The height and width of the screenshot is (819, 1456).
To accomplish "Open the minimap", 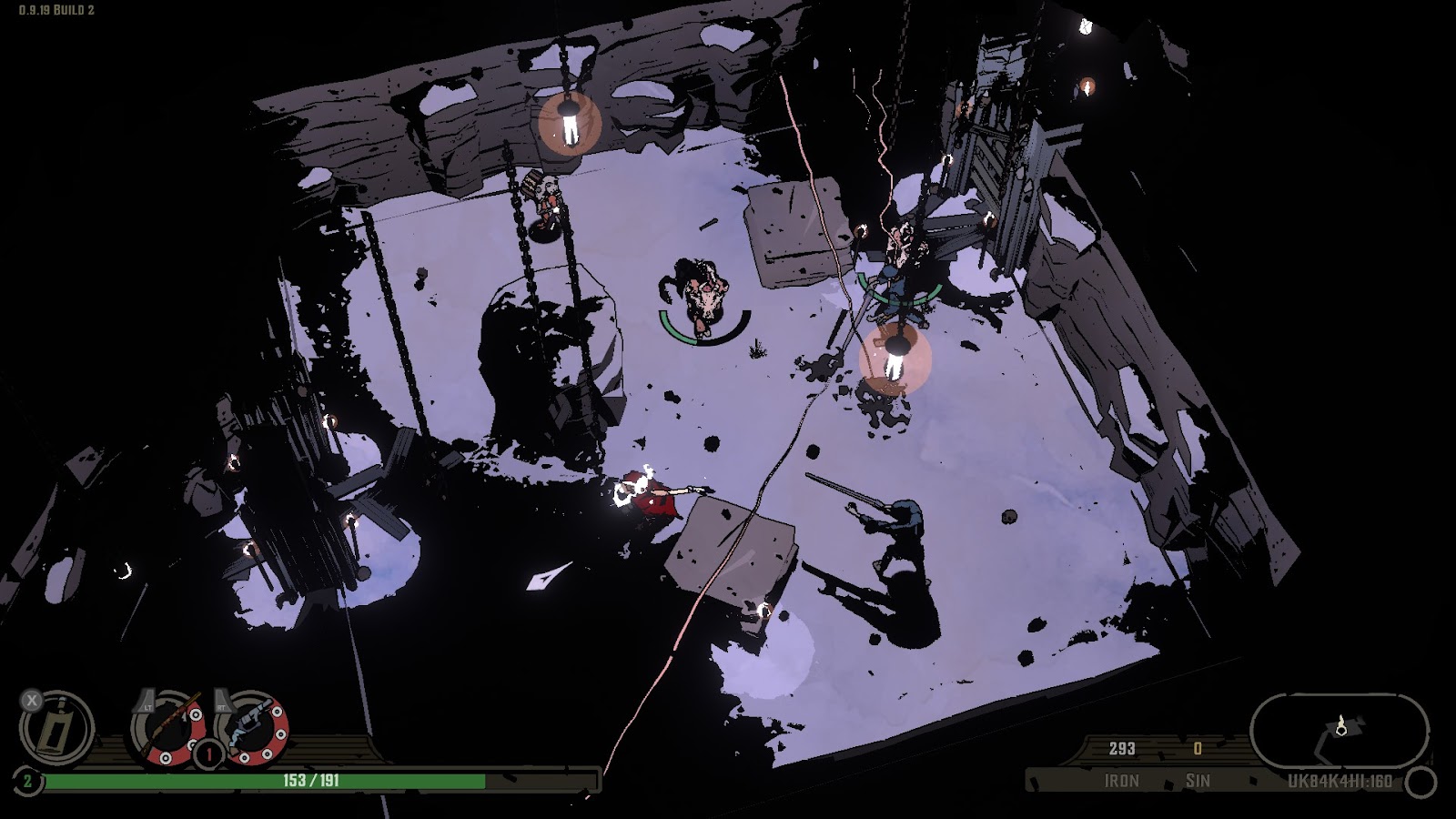I will point(1339,729).
